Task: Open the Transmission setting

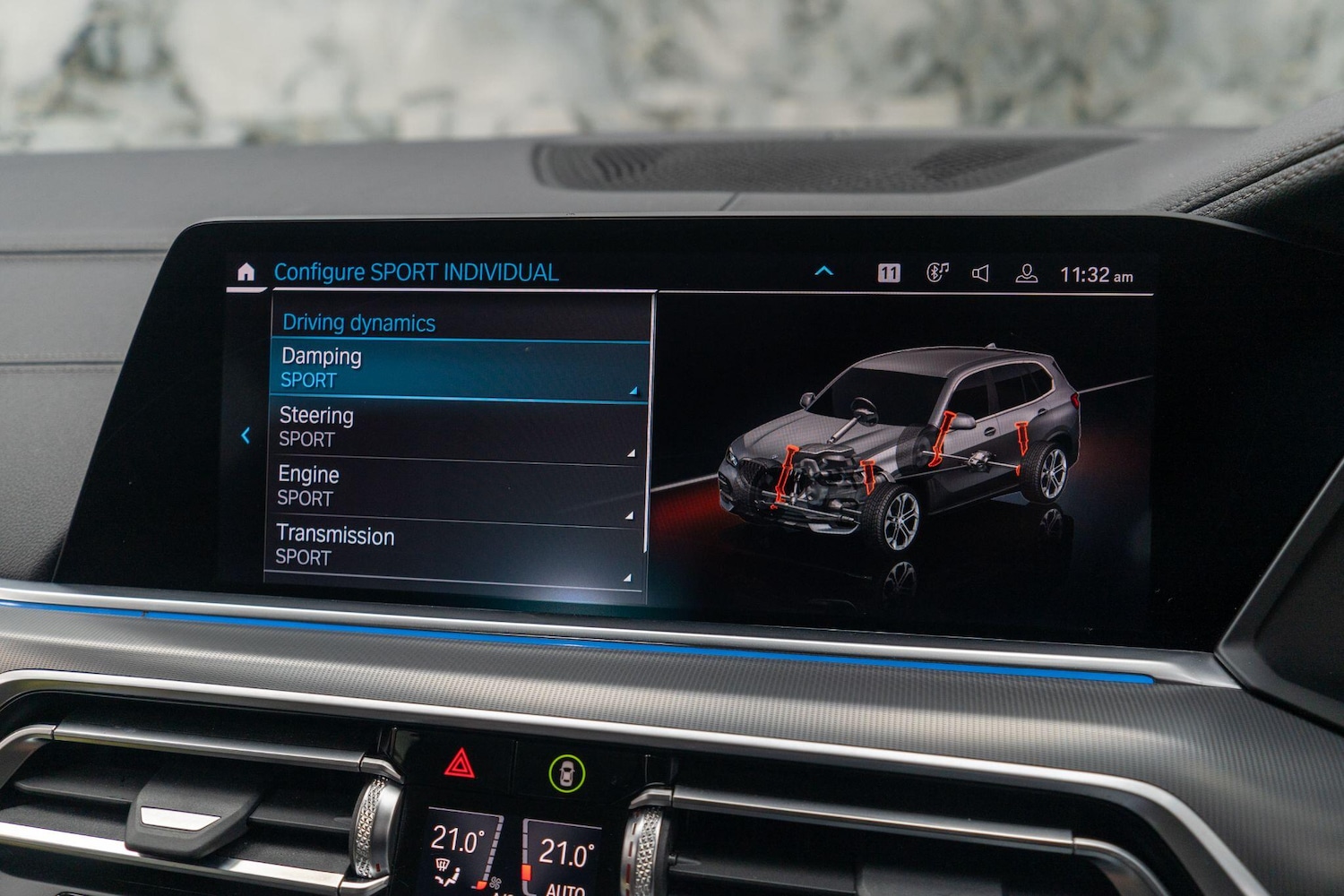Action: tap(452, 547)
